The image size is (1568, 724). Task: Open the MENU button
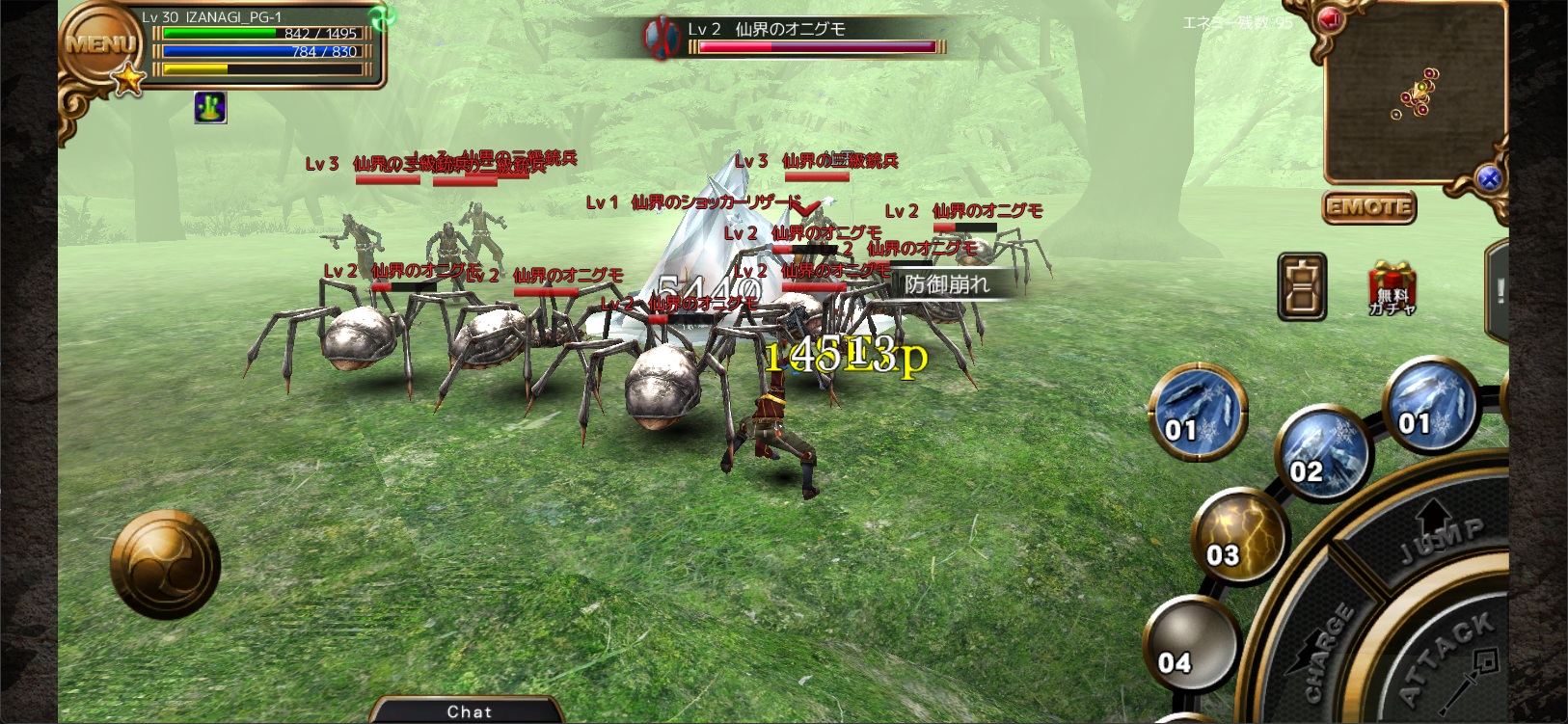[x=99, y=45]
